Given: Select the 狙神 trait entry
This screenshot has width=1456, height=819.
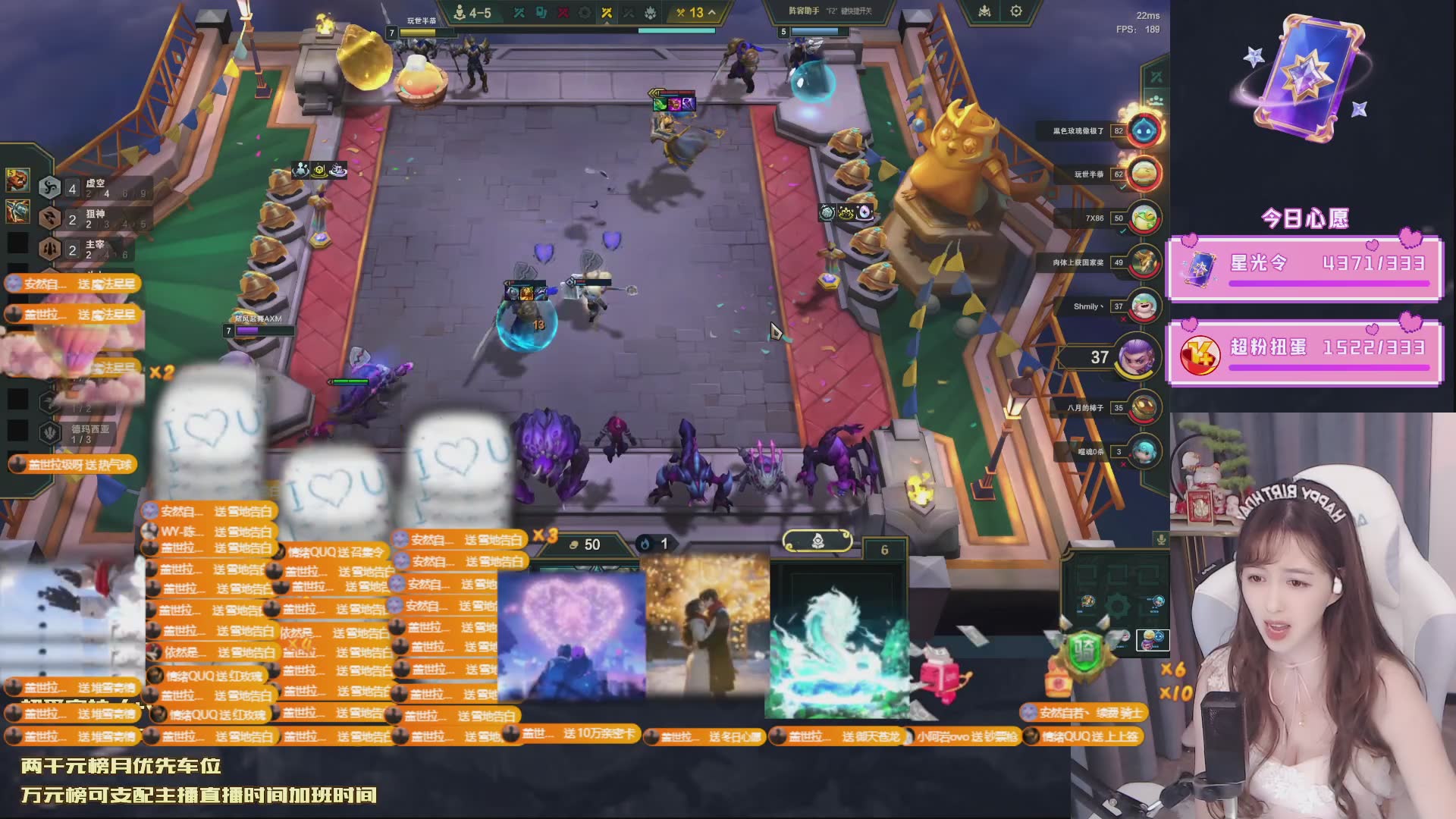Looking at the screenshot, I should pyautogui.click(x=95, y=218).
